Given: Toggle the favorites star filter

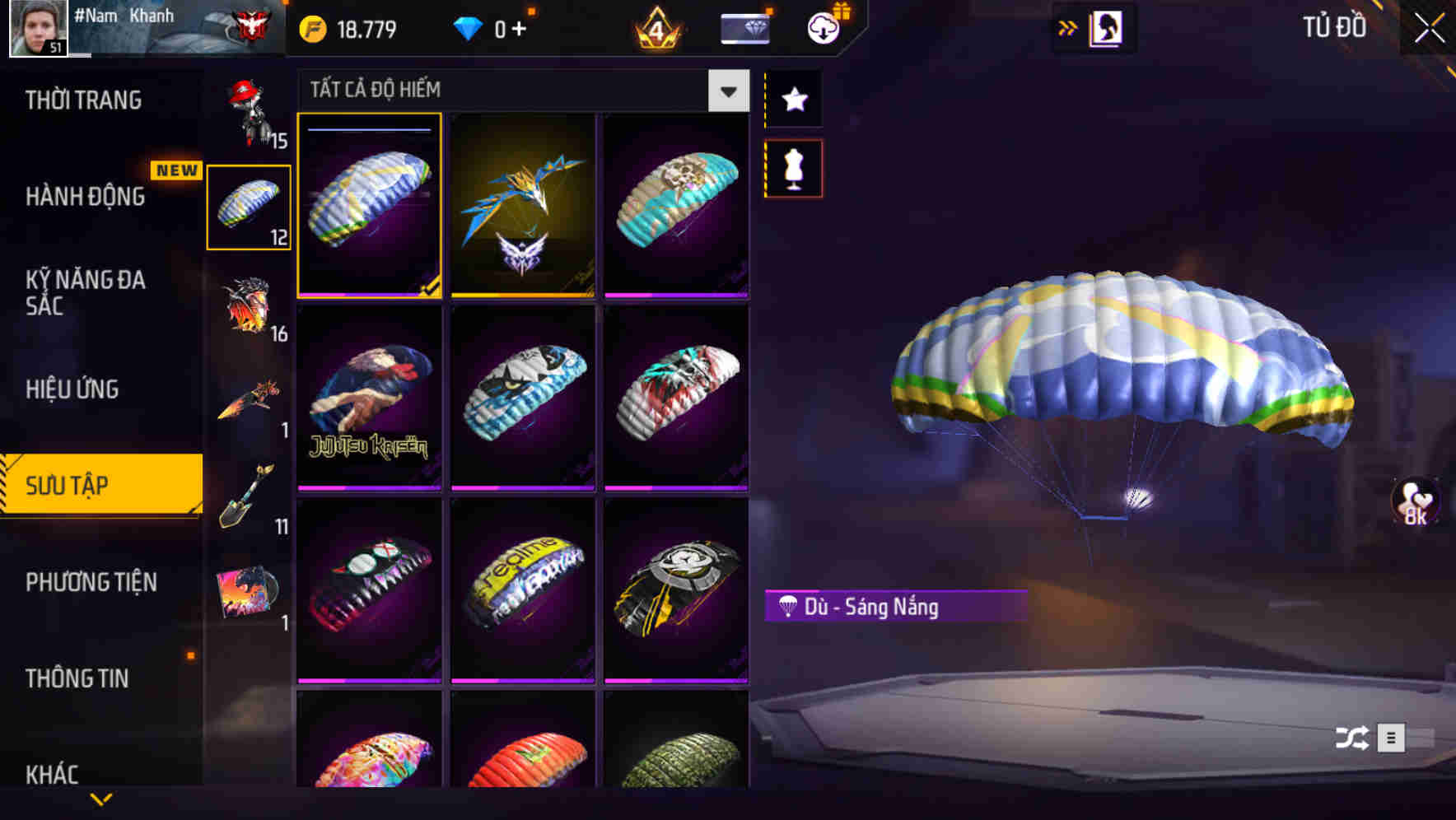Looking at the screenshot, I should pos(793,100).
